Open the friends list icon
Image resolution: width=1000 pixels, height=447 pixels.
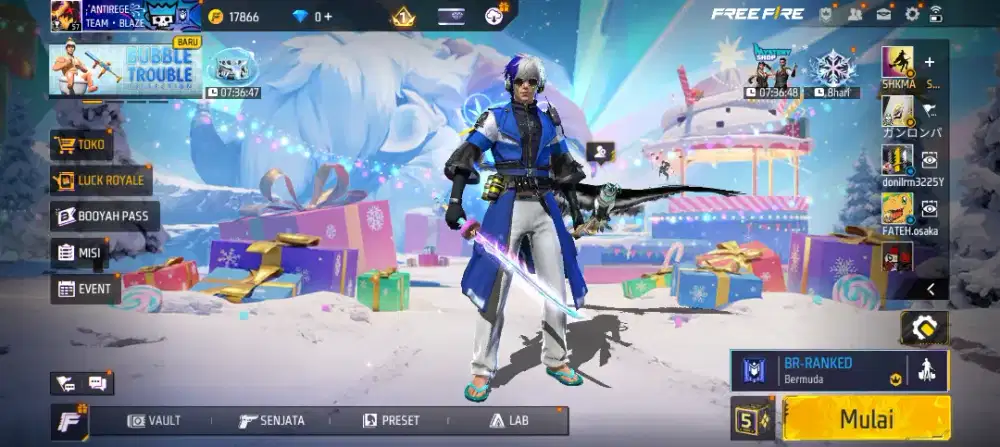[855, 14]
